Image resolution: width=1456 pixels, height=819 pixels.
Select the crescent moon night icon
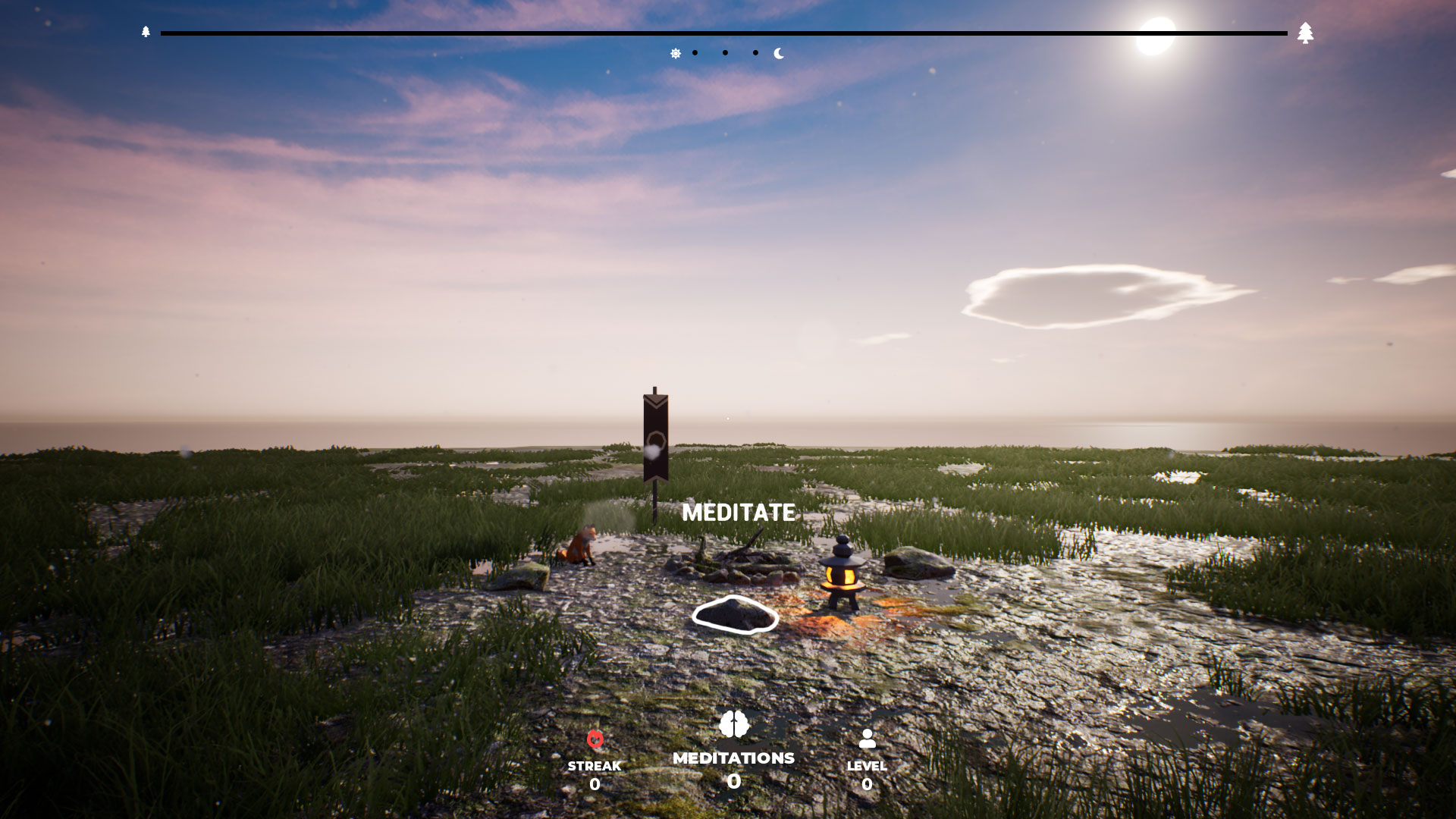tap(779, 53)
